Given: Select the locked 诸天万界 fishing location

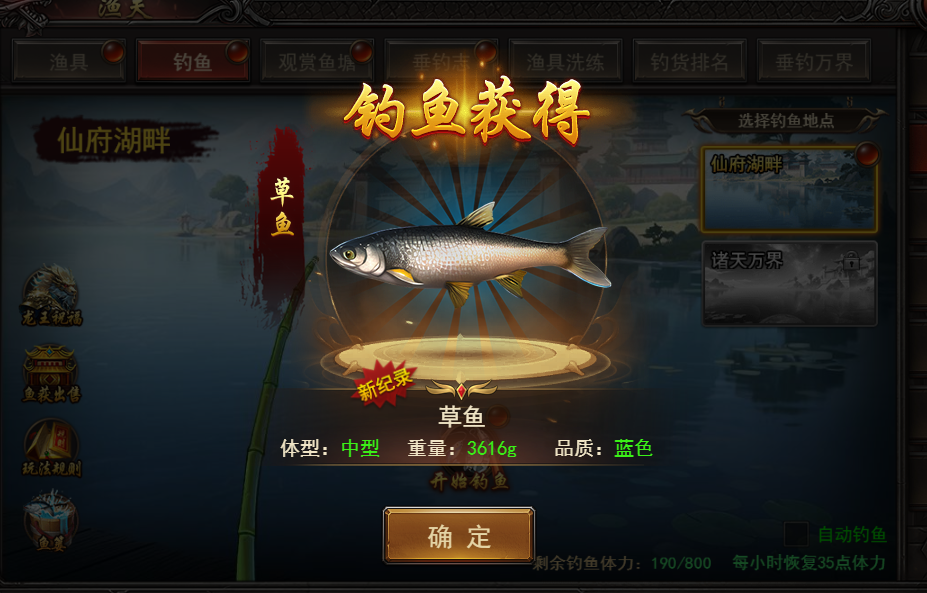Looking at the screenshot, I should 789,283.
